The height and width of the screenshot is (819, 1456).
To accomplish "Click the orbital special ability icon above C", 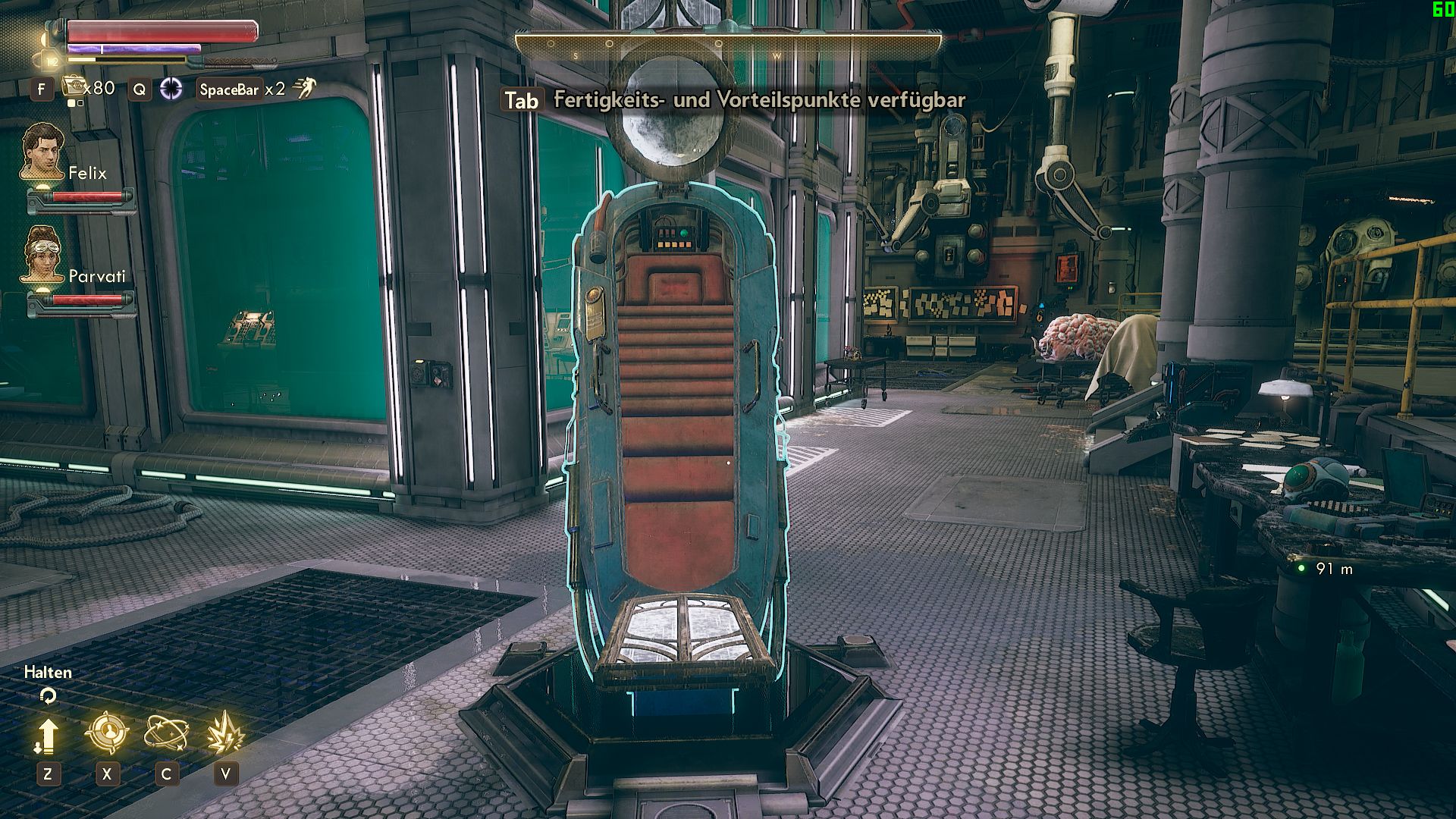I will click(x=168, y=731).
